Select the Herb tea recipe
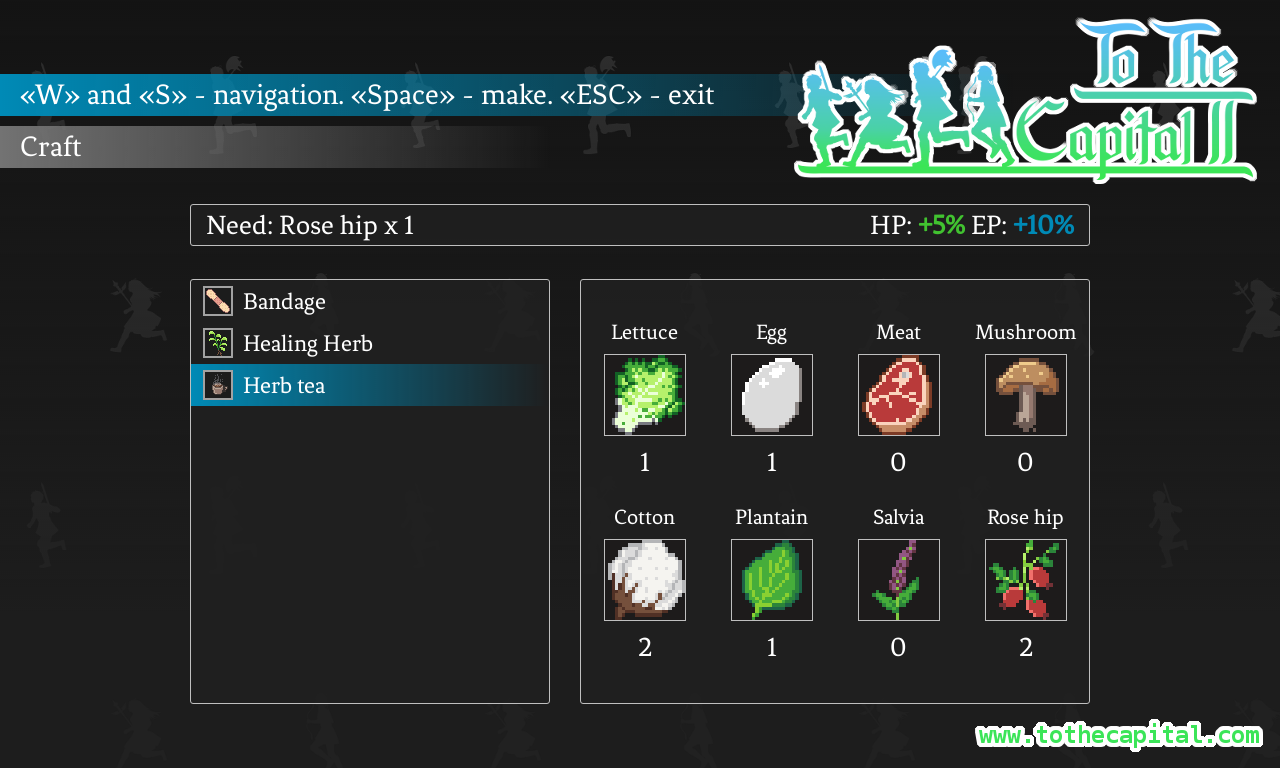Viewport: 1280px width, 768px height. [284, 386]
